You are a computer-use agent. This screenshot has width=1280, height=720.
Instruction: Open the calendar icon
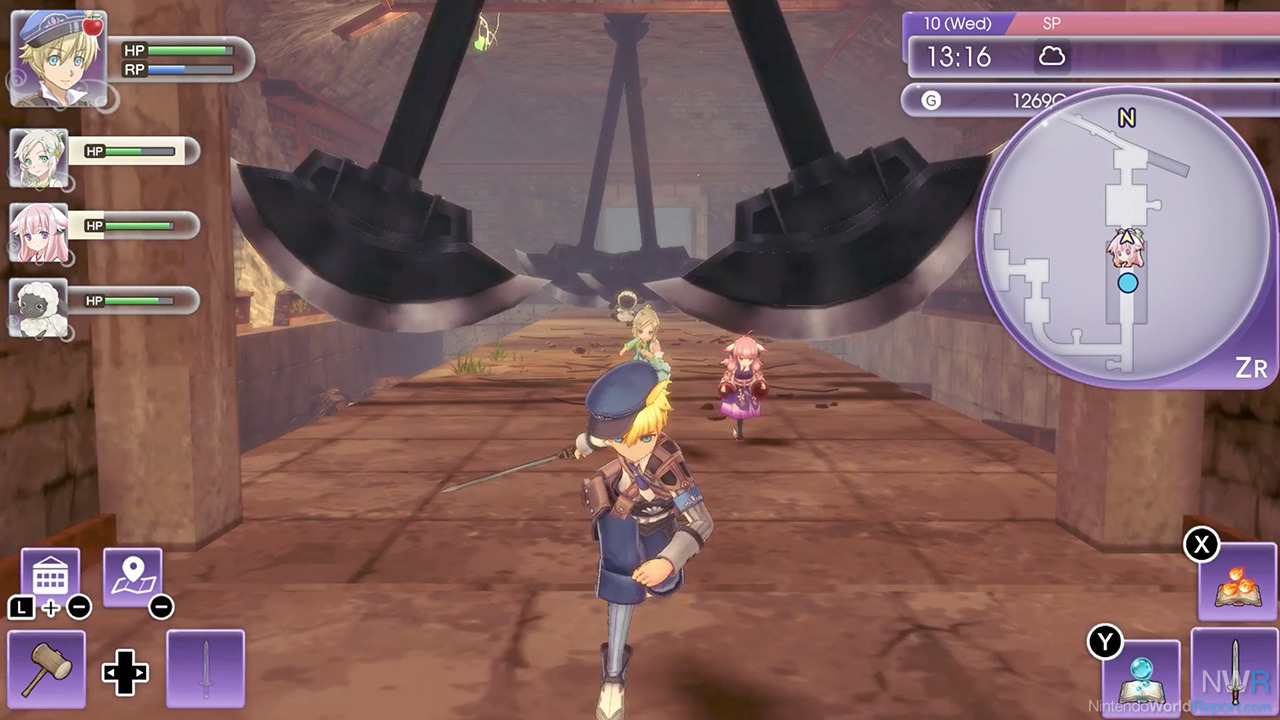tap(50, 577)
